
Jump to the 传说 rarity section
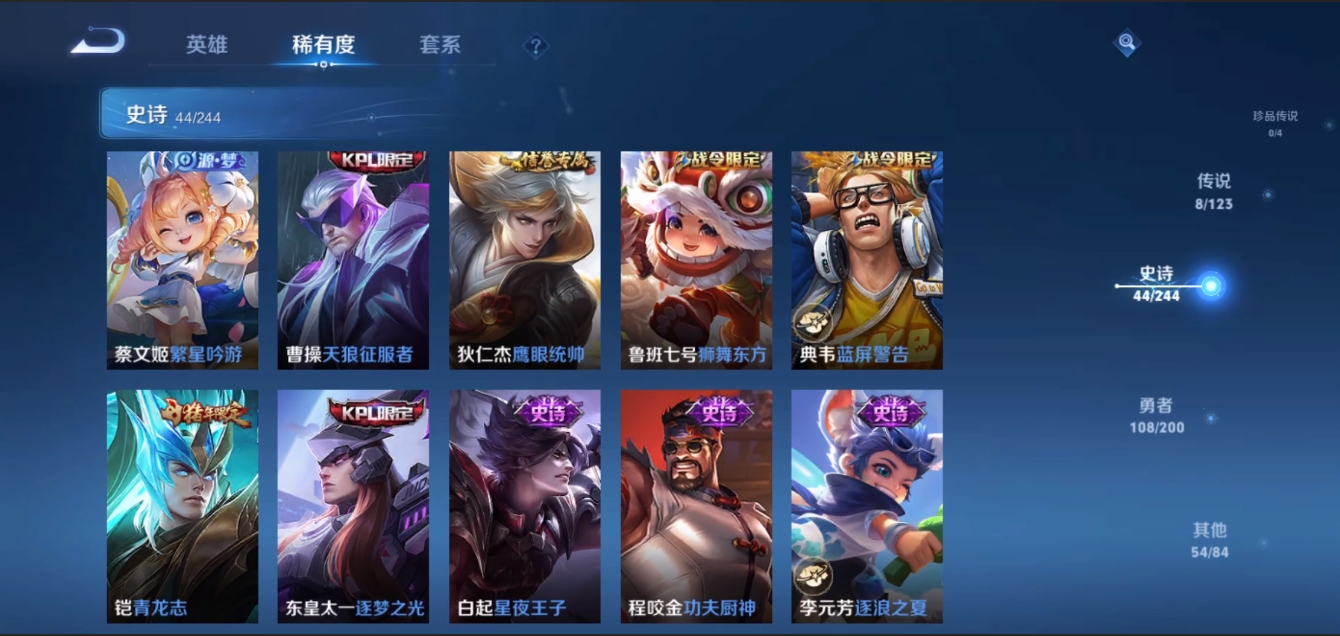tap(1214, 191)
